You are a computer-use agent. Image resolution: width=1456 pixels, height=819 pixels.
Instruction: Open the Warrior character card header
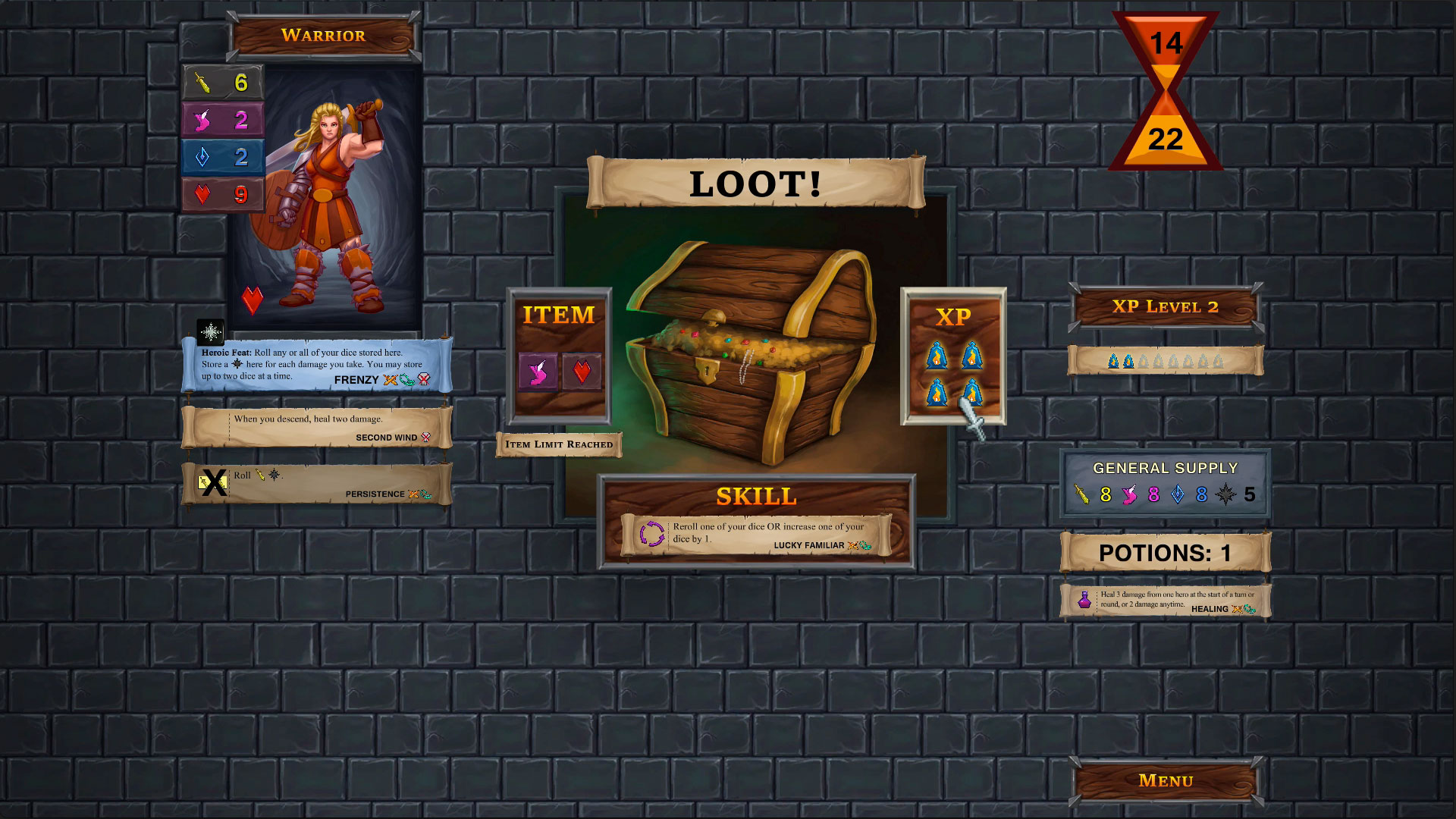click(324, 35)
